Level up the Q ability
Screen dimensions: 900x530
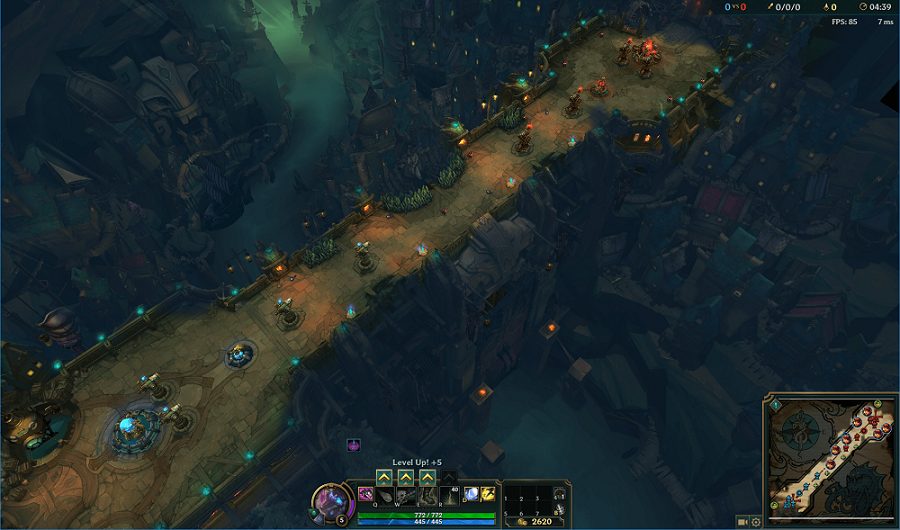point(383,477)
